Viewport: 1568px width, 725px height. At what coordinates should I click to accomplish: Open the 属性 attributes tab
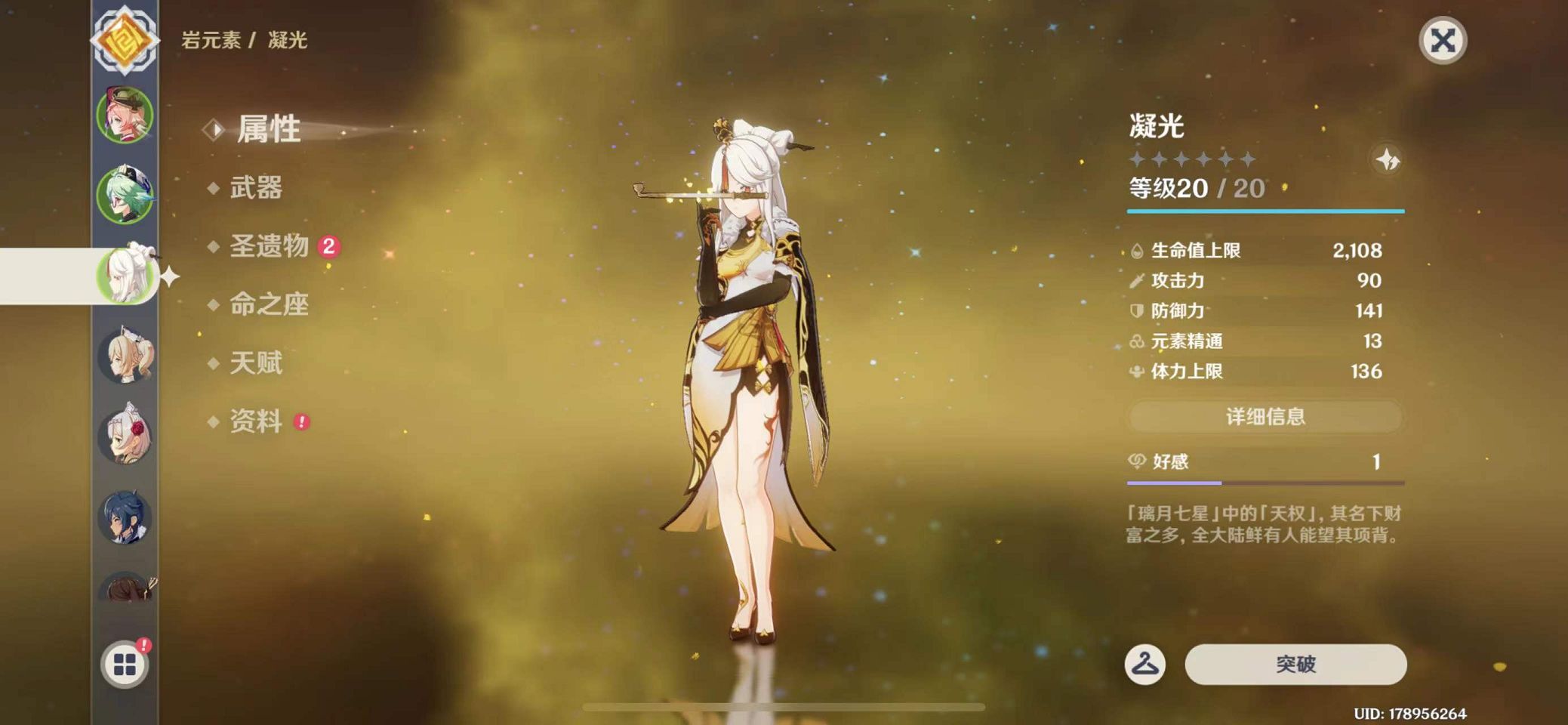(269, 129)
